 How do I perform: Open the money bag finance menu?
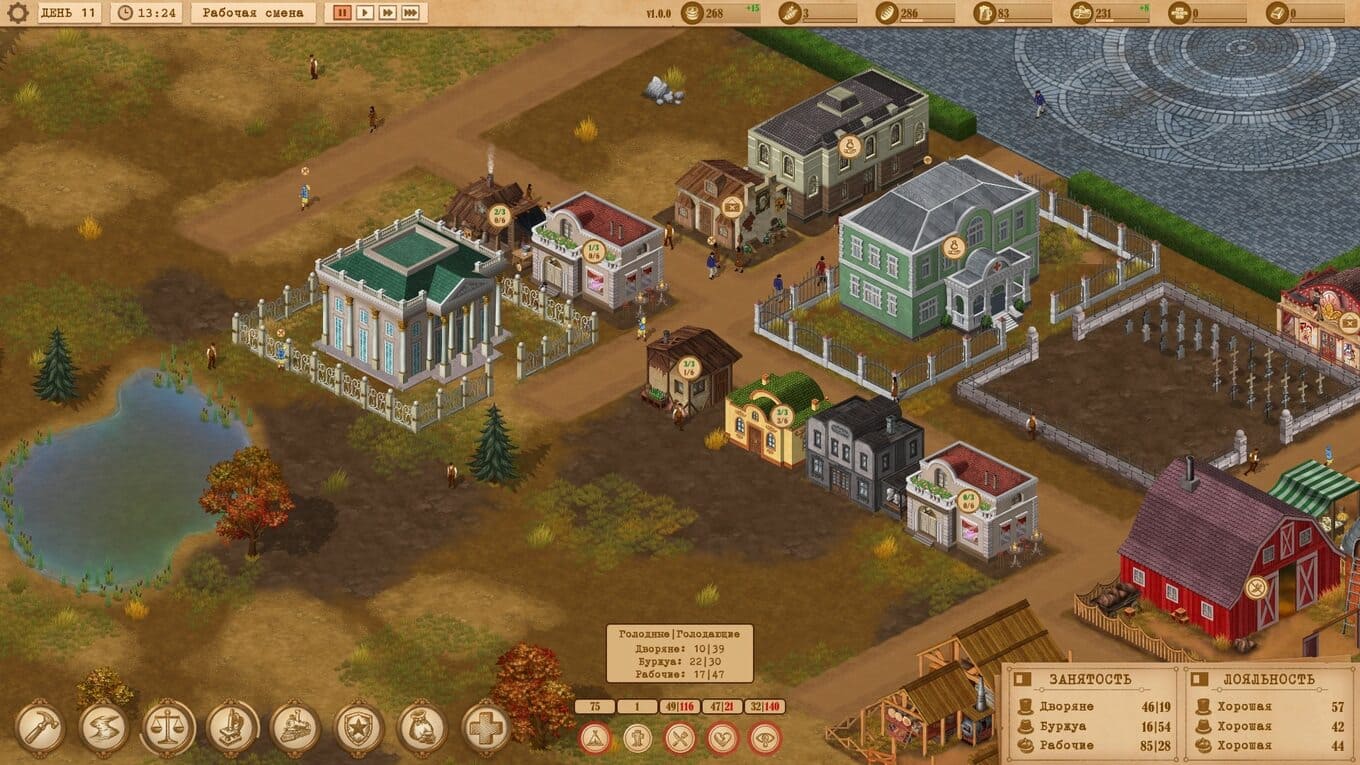[x=423, y=727]
